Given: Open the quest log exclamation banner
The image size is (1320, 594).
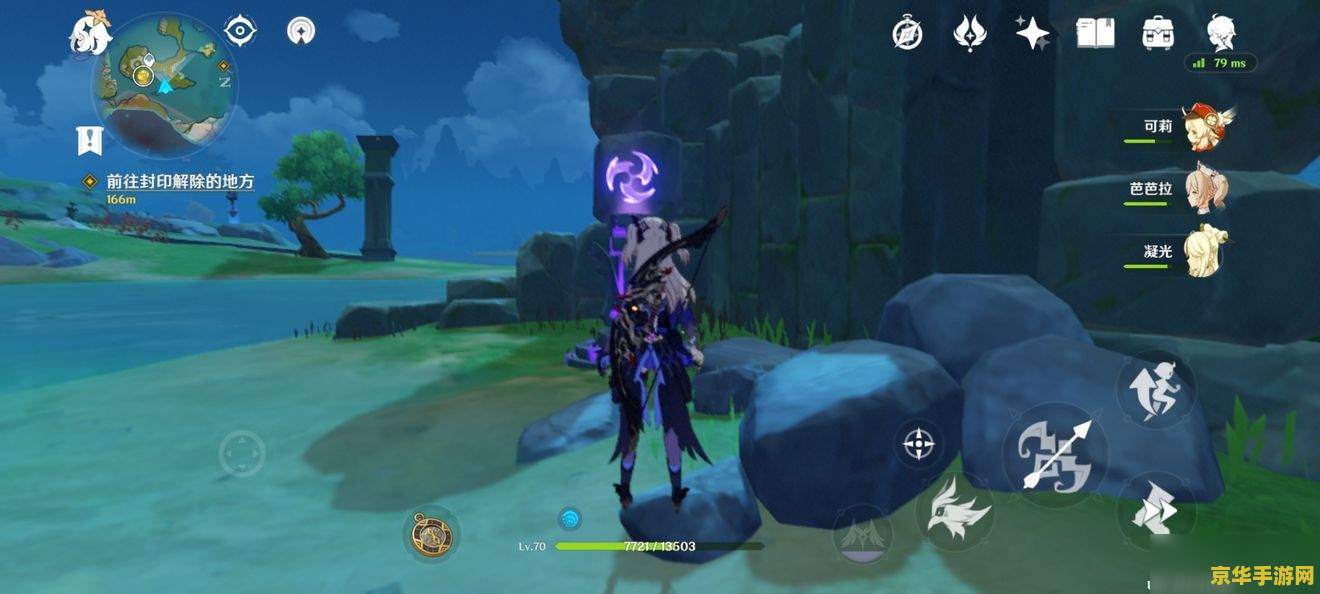Looking at the screenshot, I should (x=90, y=139).
